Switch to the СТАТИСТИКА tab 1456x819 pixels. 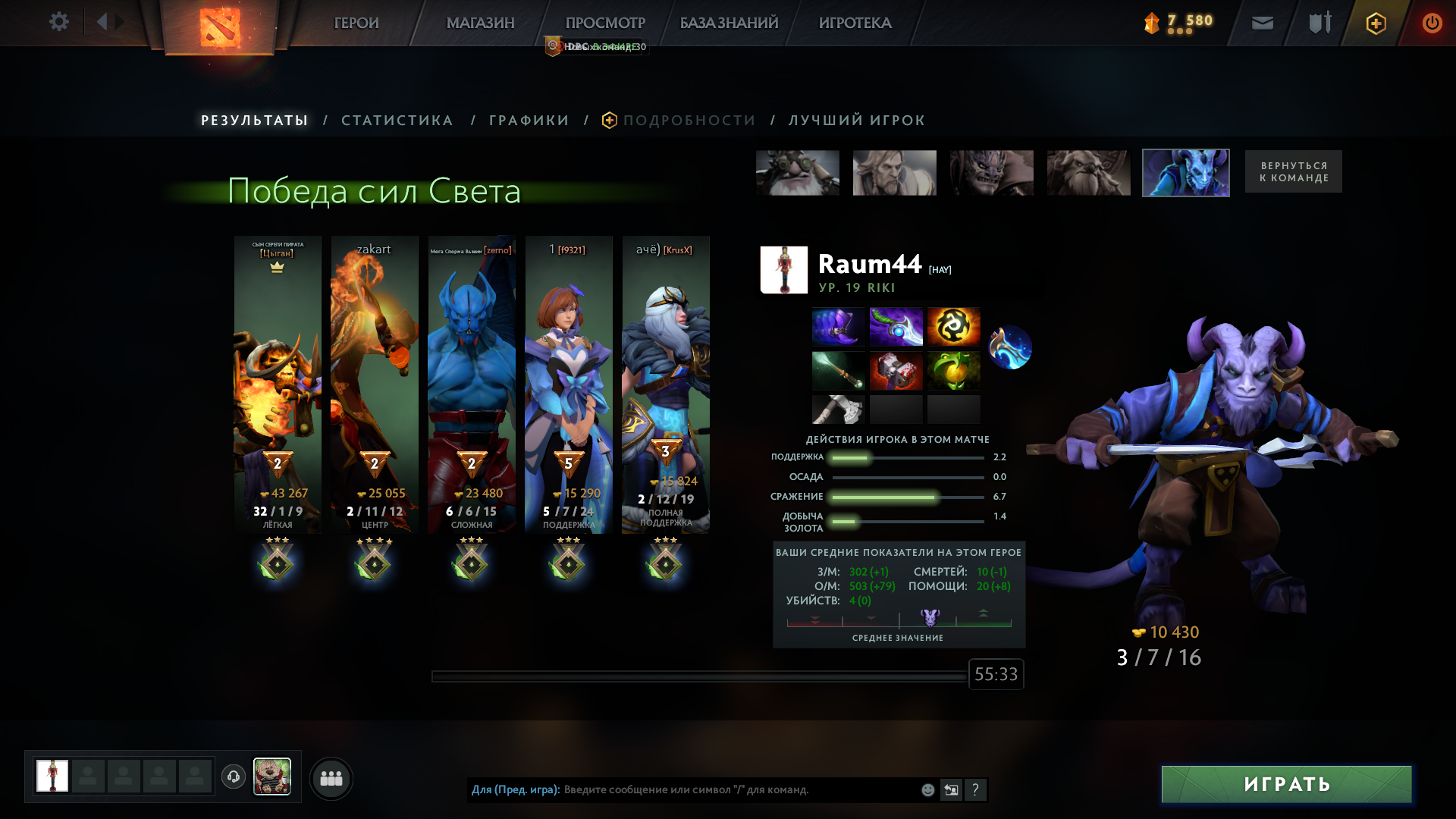[x=397, y=120]
